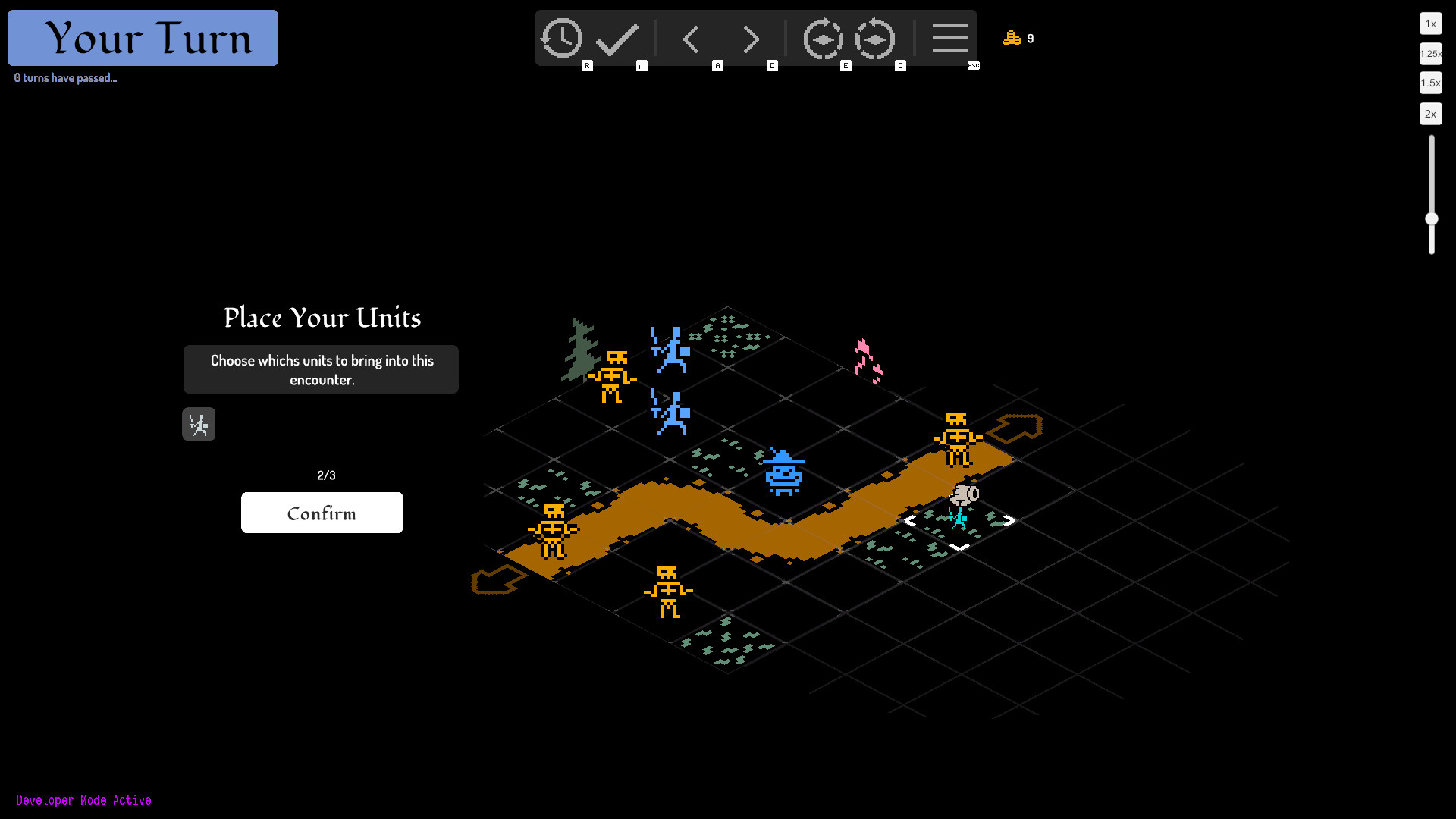
Task: Click the vertical zoom slider handle
Action: (x=1432, y=219)
